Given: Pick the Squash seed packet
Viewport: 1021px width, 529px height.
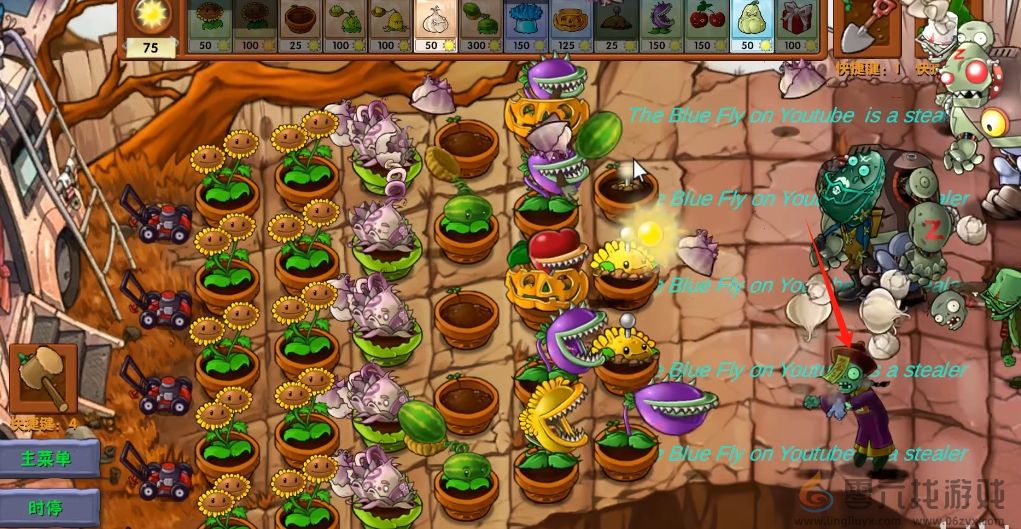Looking at the screenshot, I should point(748,25).
